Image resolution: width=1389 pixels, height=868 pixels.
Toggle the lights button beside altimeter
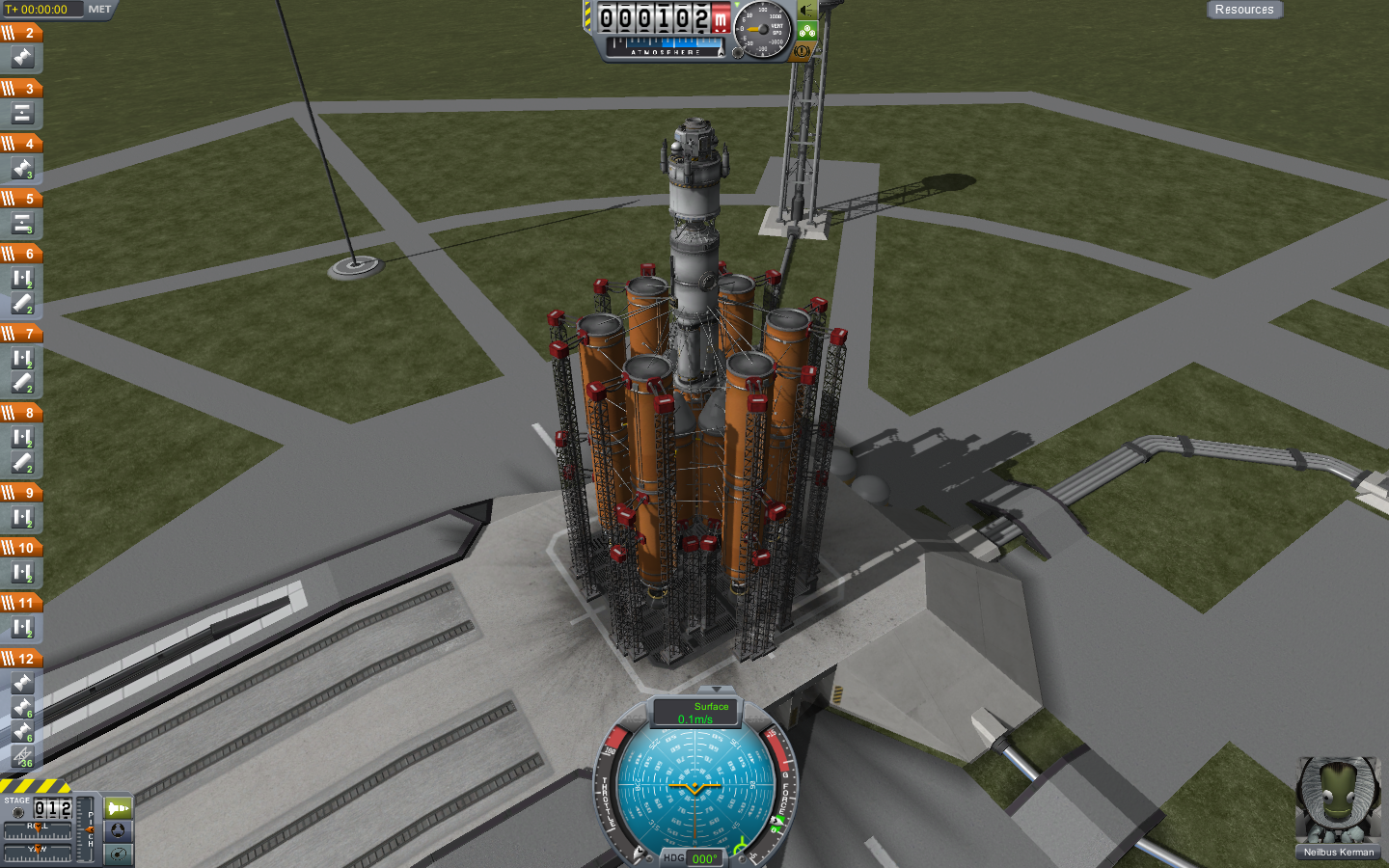coord(807,11)
